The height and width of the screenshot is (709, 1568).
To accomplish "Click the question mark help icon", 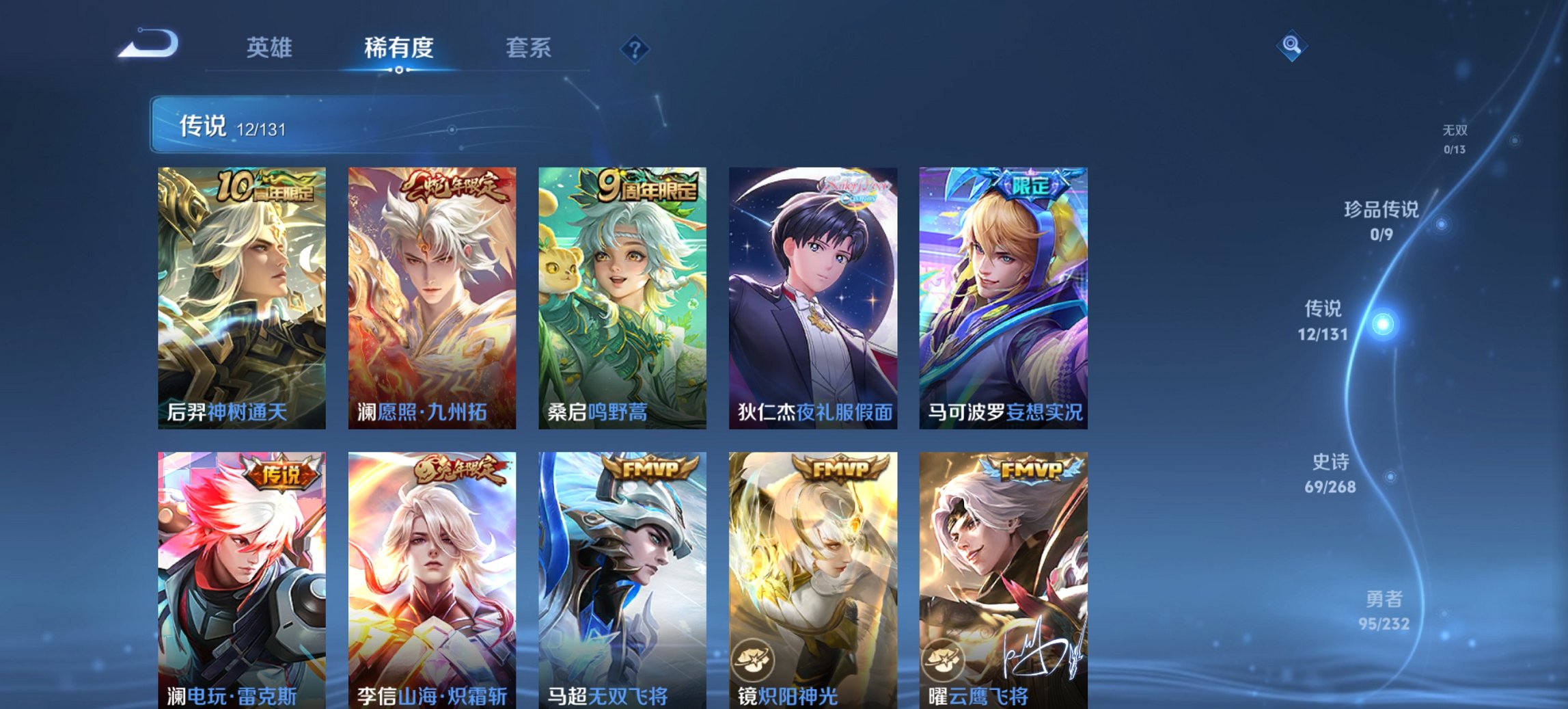I will coord(634,49).
